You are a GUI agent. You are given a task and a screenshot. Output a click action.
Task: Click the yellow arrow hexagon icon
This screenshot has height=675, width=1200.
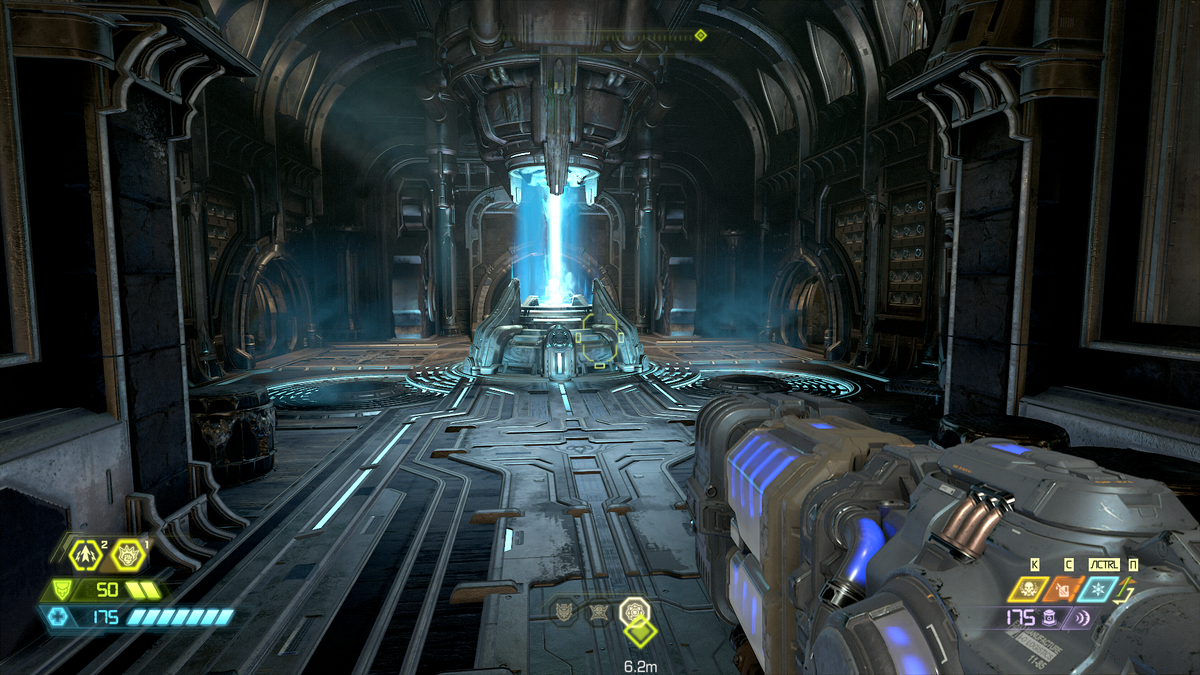[85, 552]
